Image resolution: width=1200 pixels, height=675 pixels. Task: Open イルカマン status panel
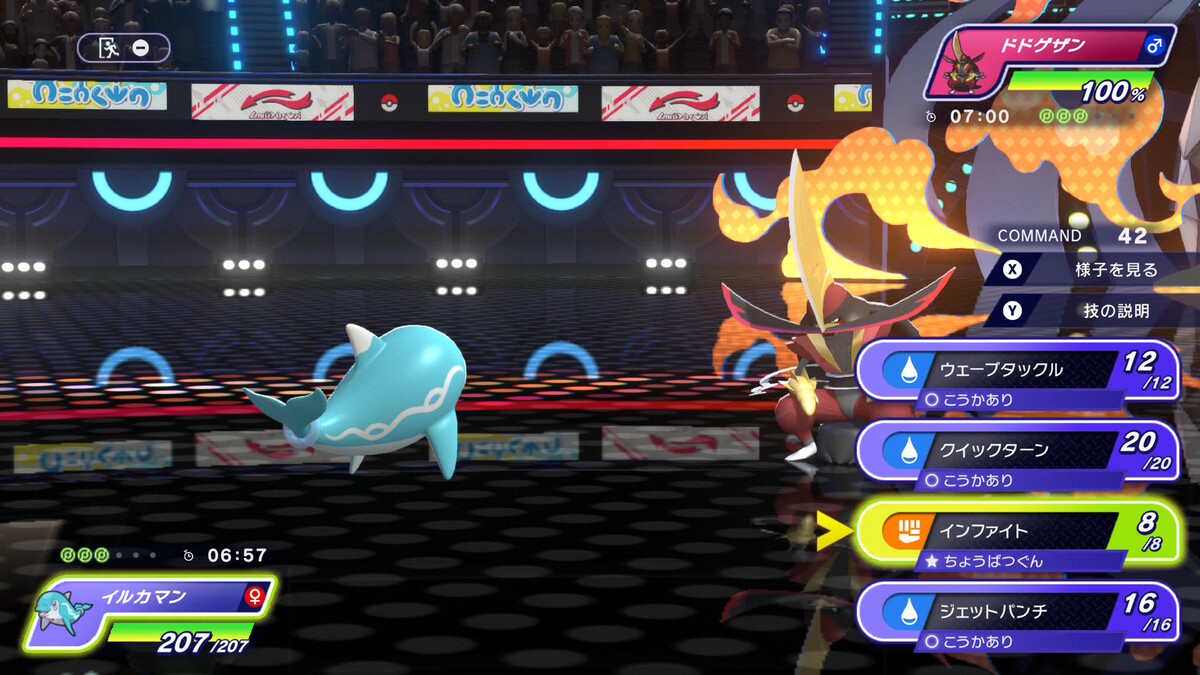[150, 612]
